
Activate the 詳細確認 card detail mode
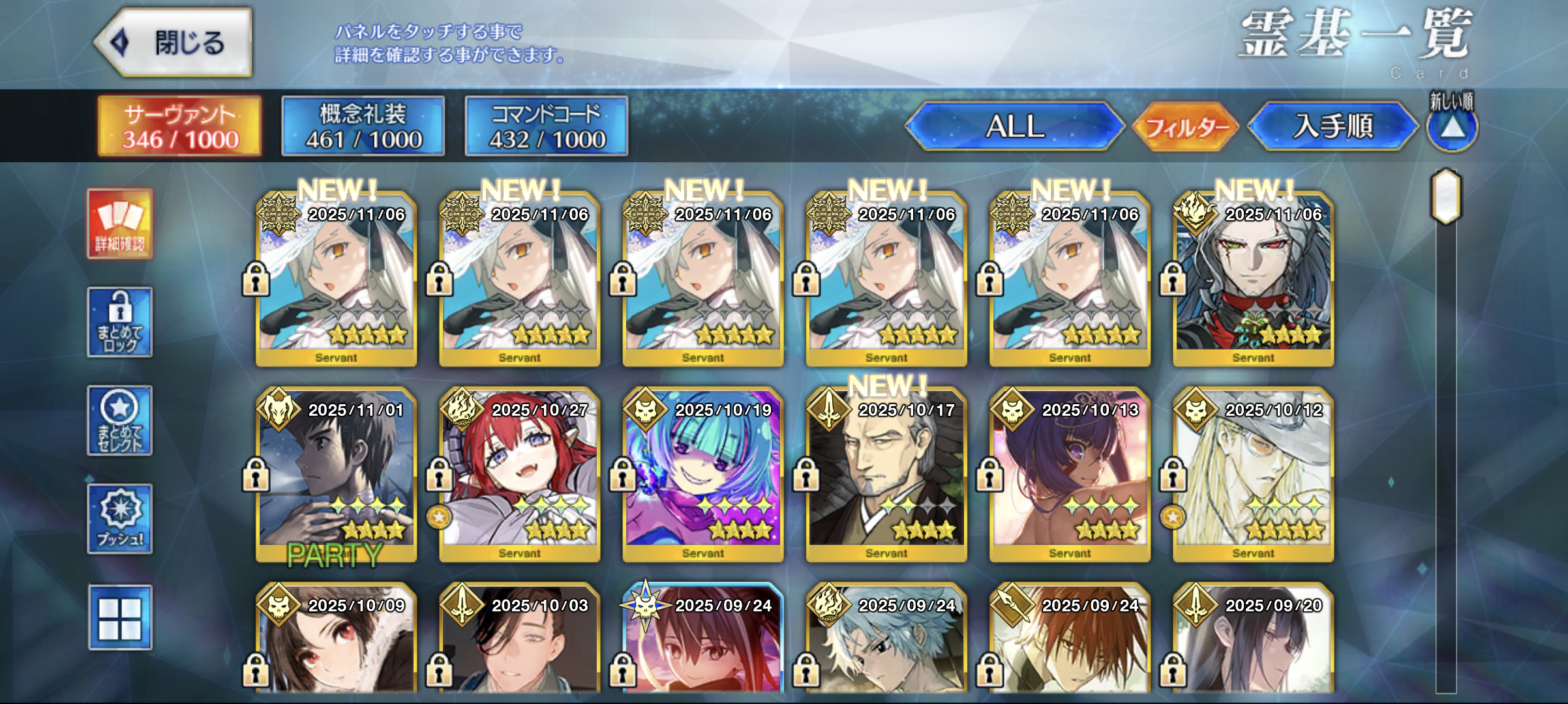[x=120, y=224]
